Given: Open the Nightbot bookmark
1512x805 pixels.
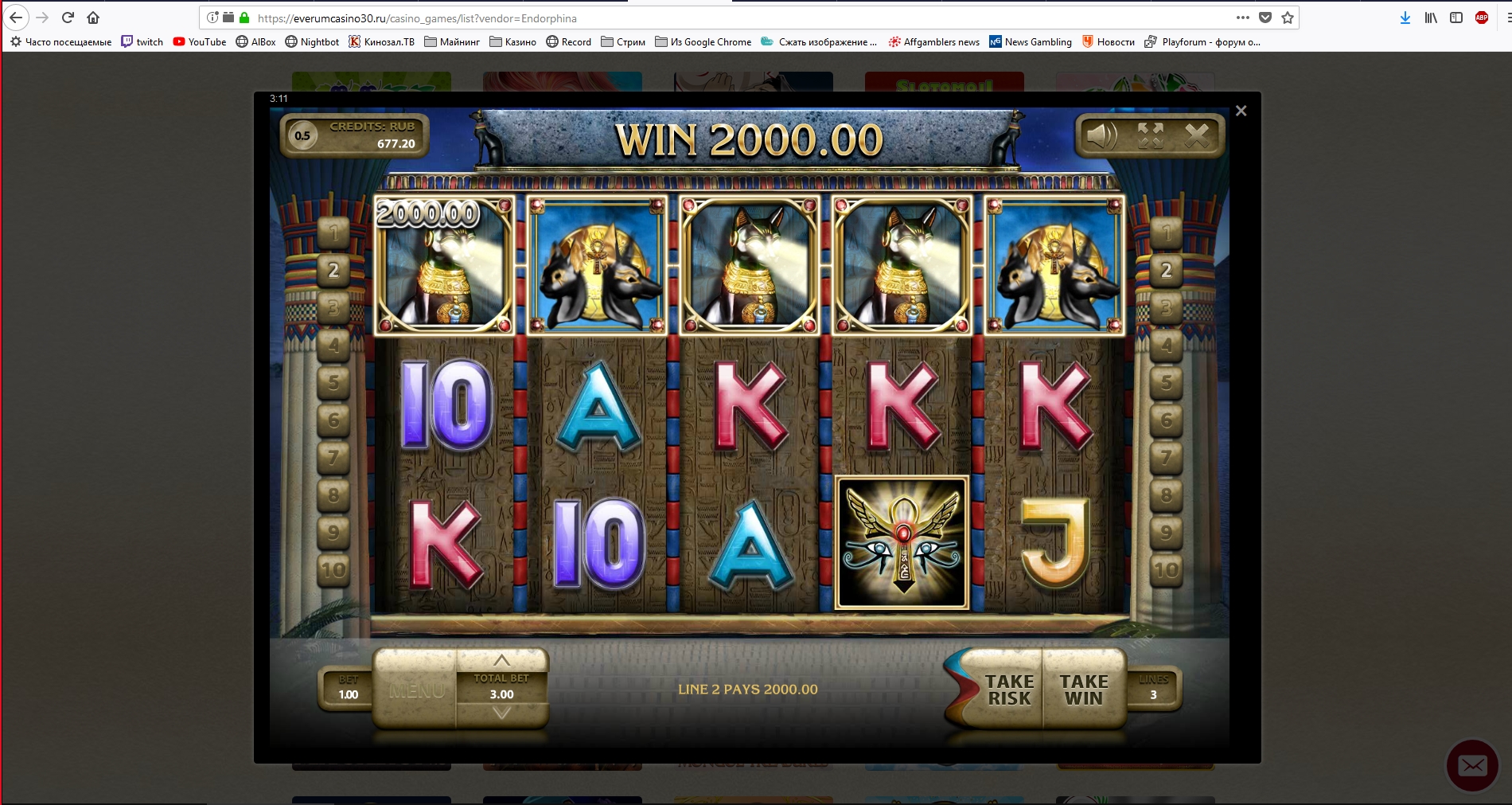Looking at the screenshot, I should click(x=312, y=42).
